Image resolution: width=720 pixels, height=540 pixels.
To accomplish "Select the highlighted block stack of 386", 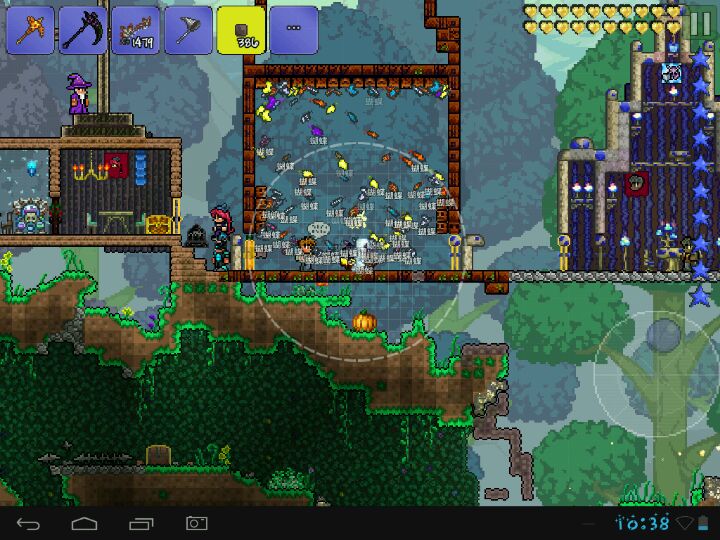I will (x=241, y=30).
